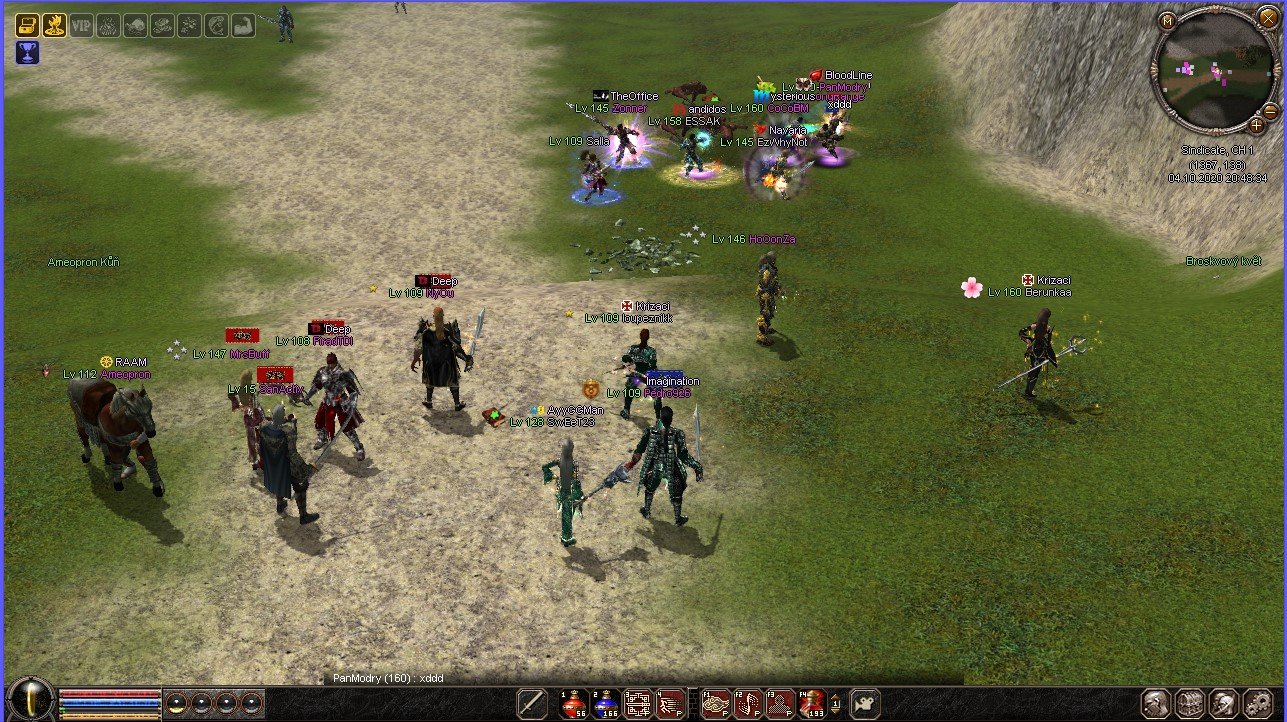Click the circular minimap
Viewport: 1287px width, 722px height.
tap(1214, 73)
